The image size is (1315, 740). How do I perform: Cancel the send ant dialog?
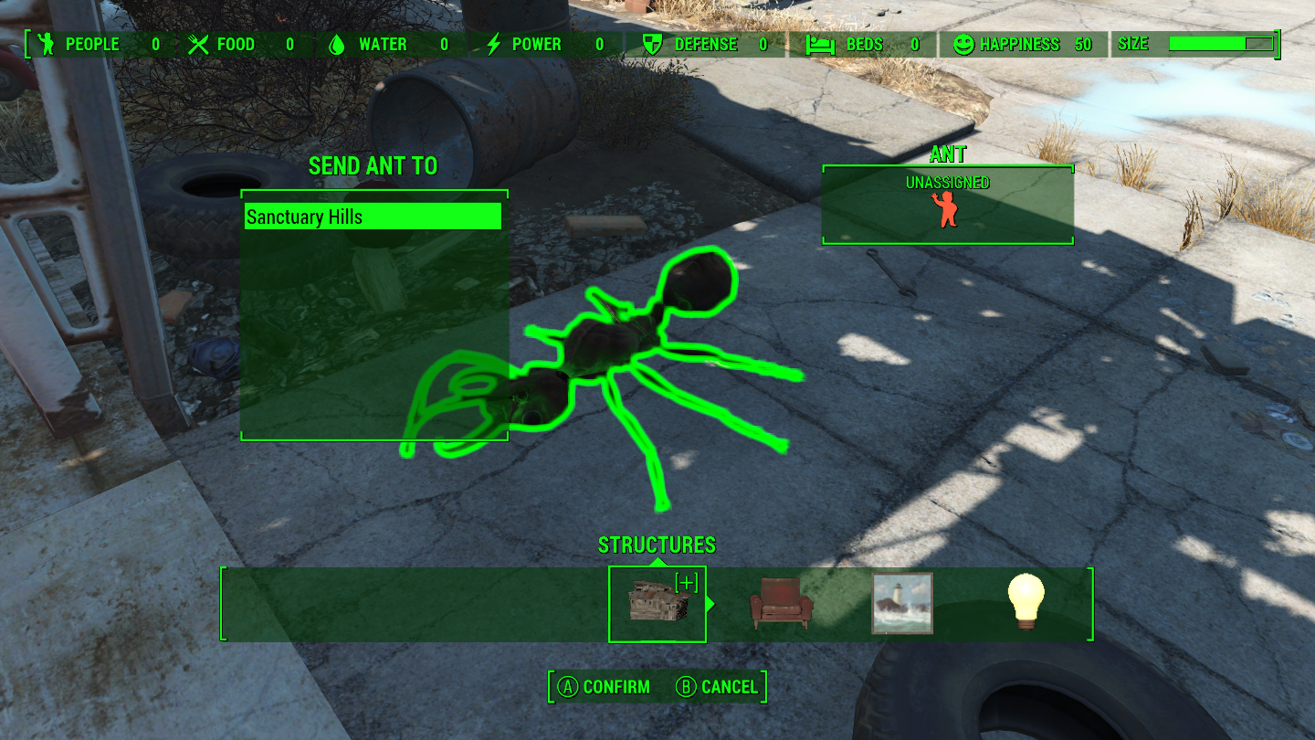click(717, 687)
